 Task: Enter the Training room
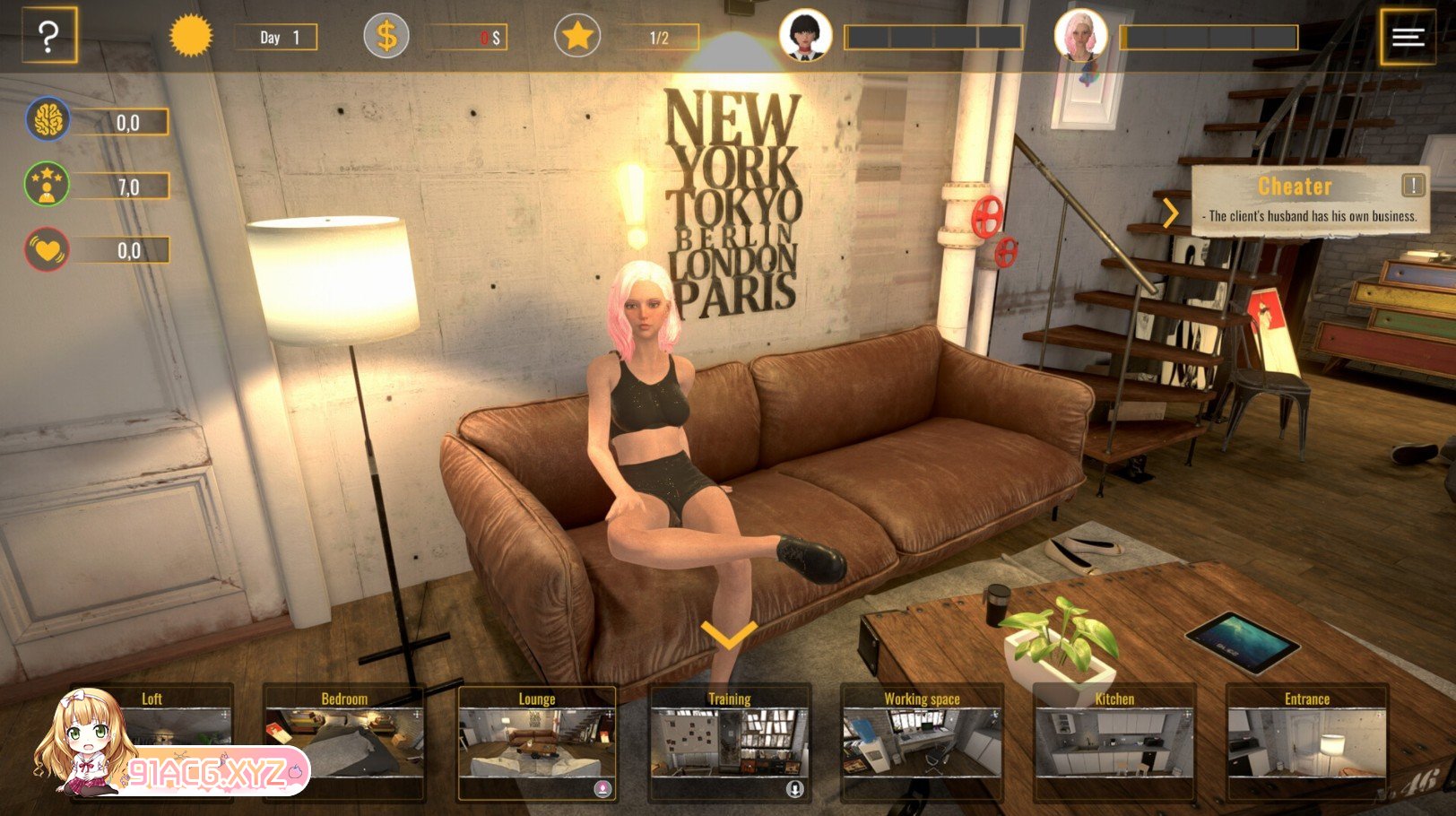click(730, 742)
